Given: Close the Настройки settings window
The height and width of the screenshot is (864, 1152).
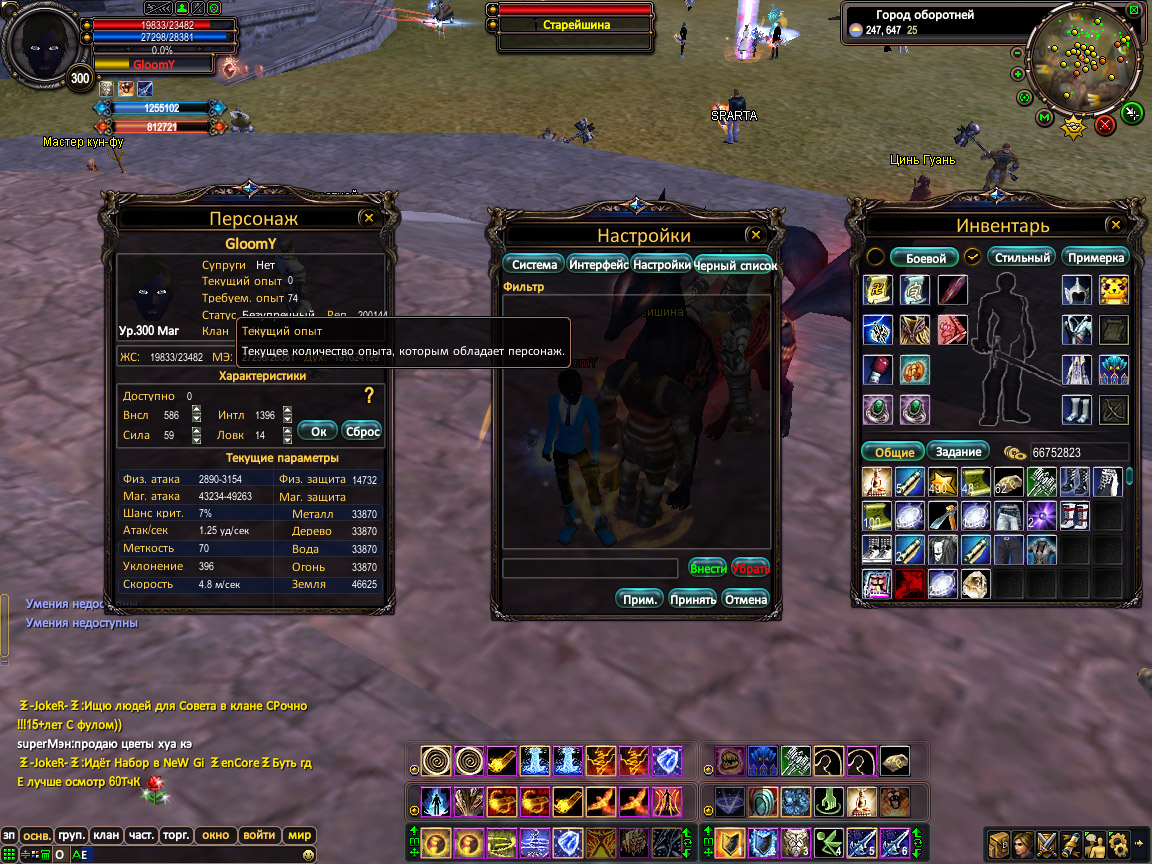Looking at the screenshot, I should click(756, 235).
